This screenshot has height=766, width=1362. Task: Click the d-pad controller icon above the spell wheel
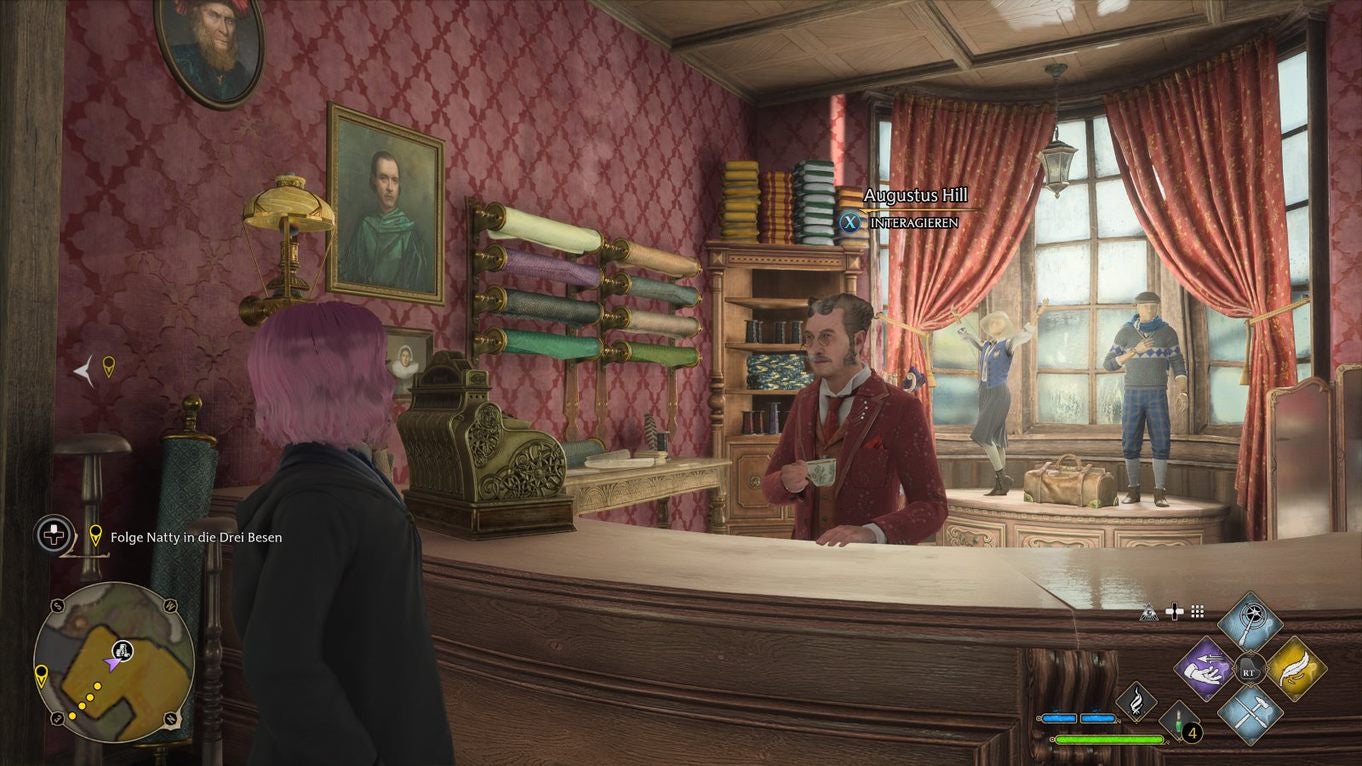(1174, 610)
